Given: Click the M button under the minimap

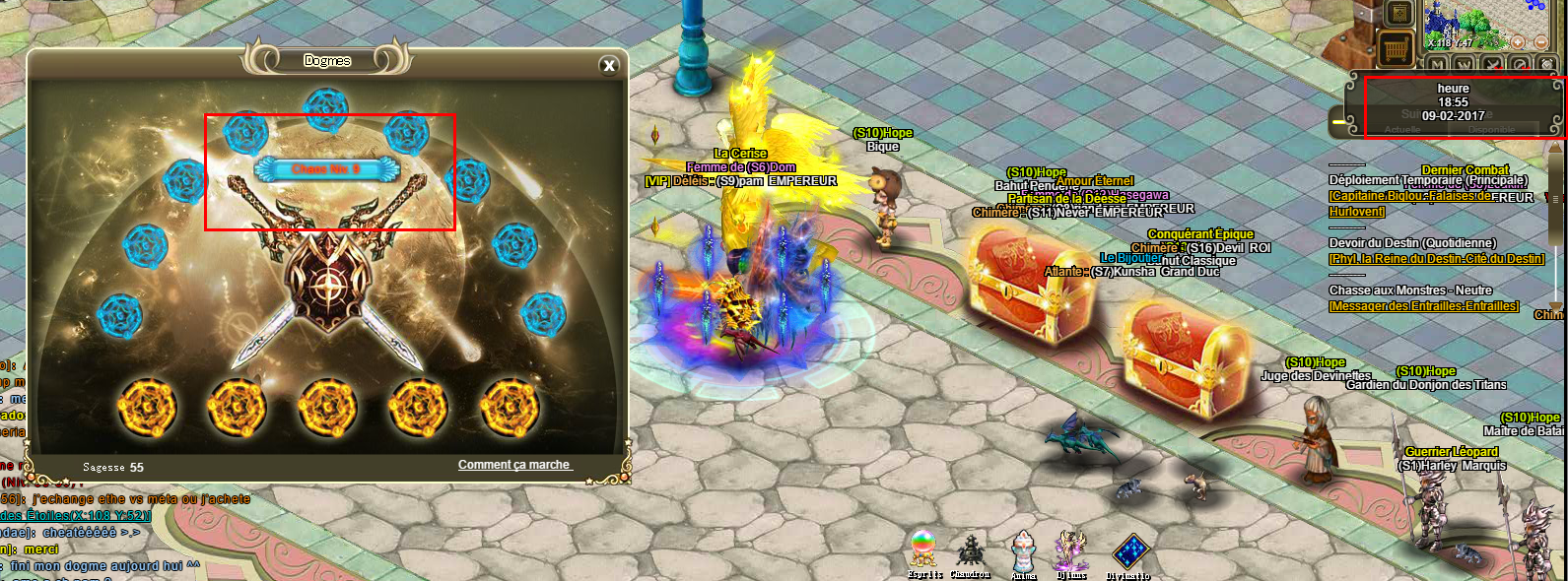Looking at the screenshot, I should point(1436,65).
